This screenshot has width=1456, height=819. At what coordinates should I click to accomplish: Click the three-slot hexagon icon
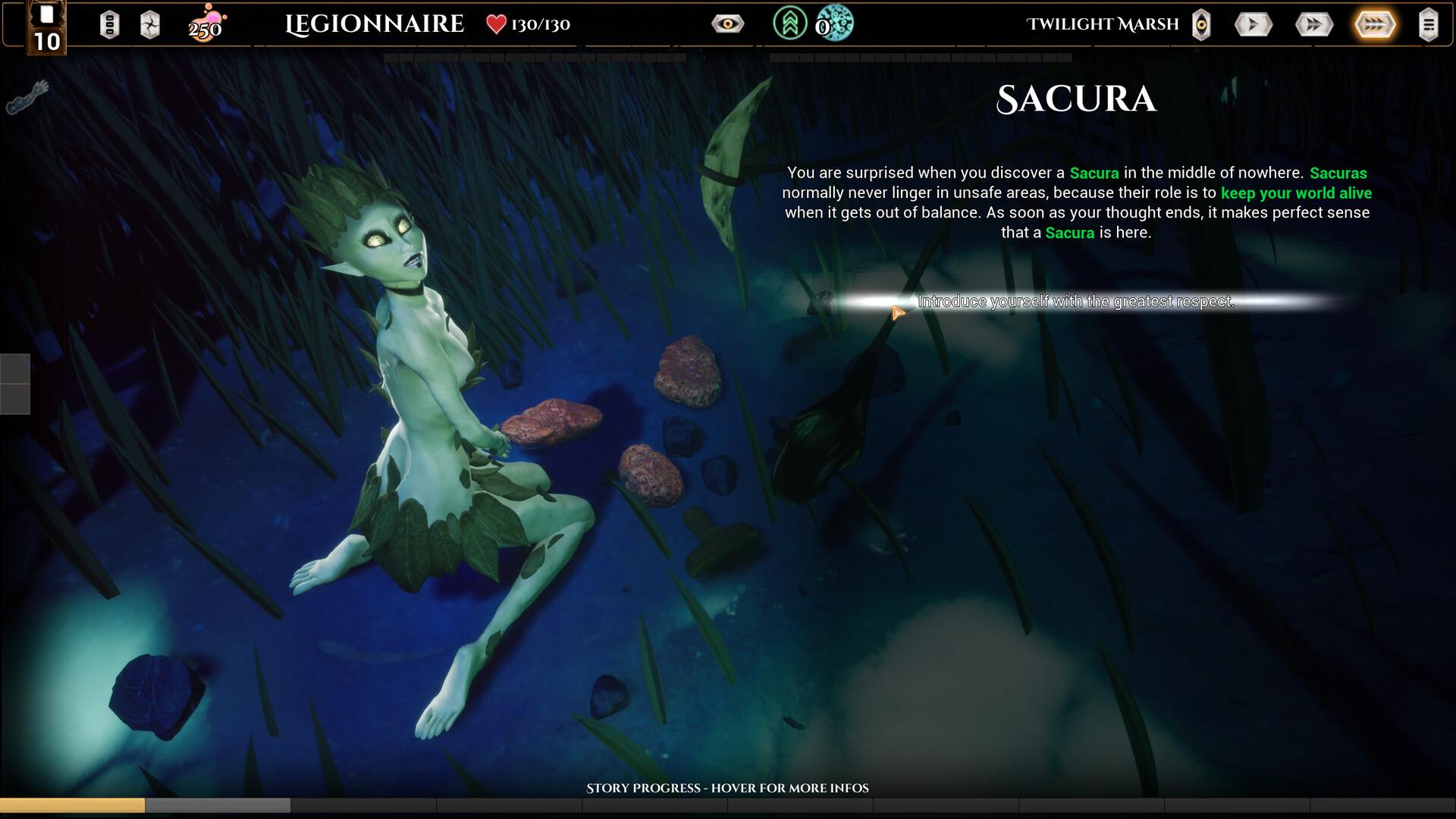pyautogui.click(x=109, y=25)
